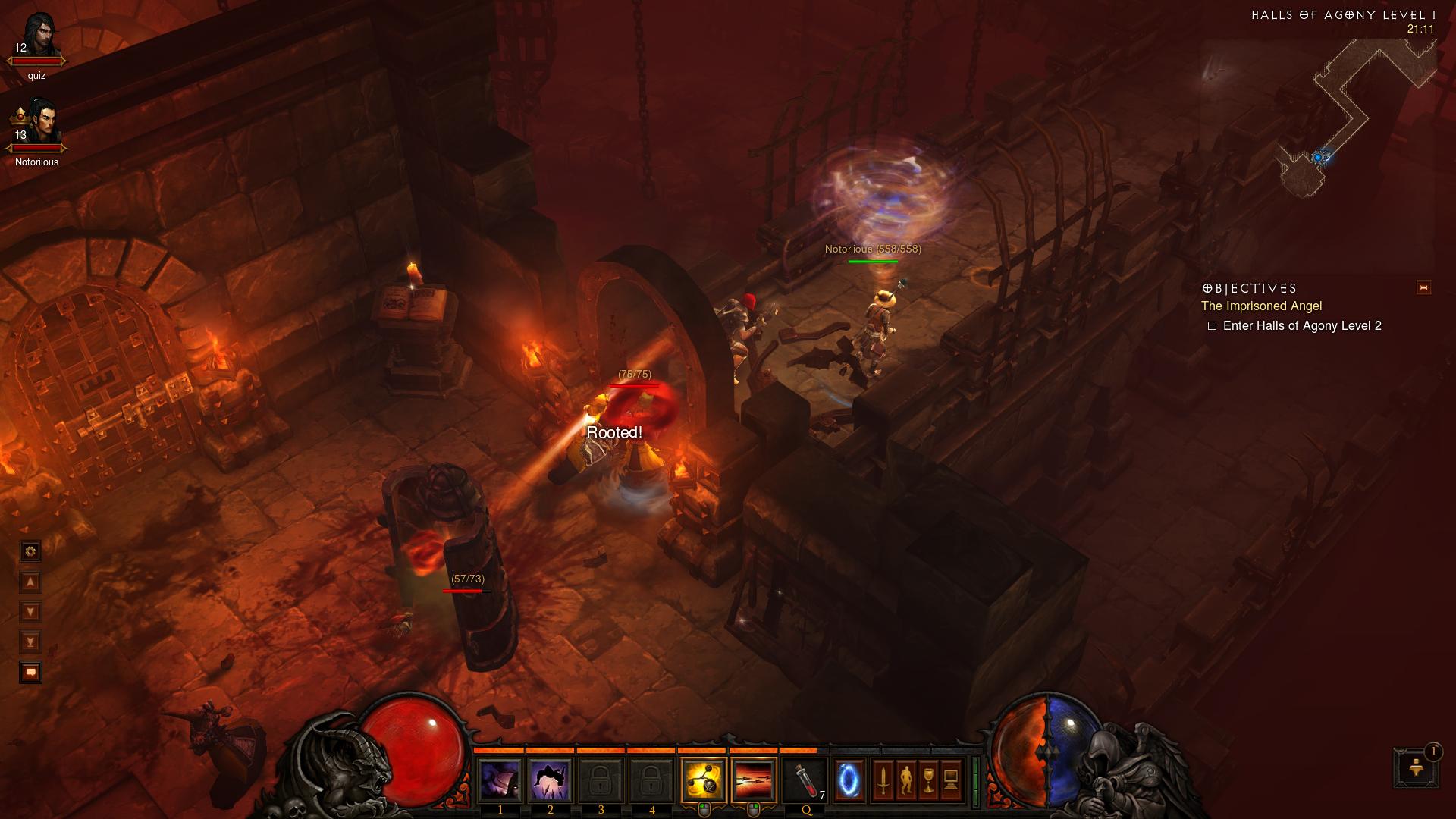Drink the red health potion
The image size is (1456, 819).
(x=804, y=780)
